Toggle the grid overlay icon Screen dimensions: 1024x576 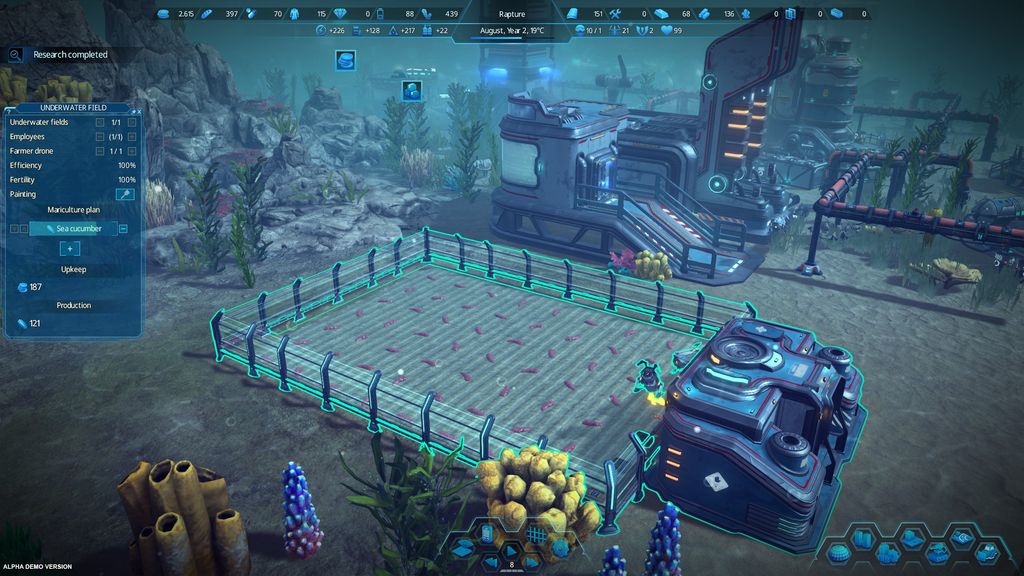tap(536, 535)
